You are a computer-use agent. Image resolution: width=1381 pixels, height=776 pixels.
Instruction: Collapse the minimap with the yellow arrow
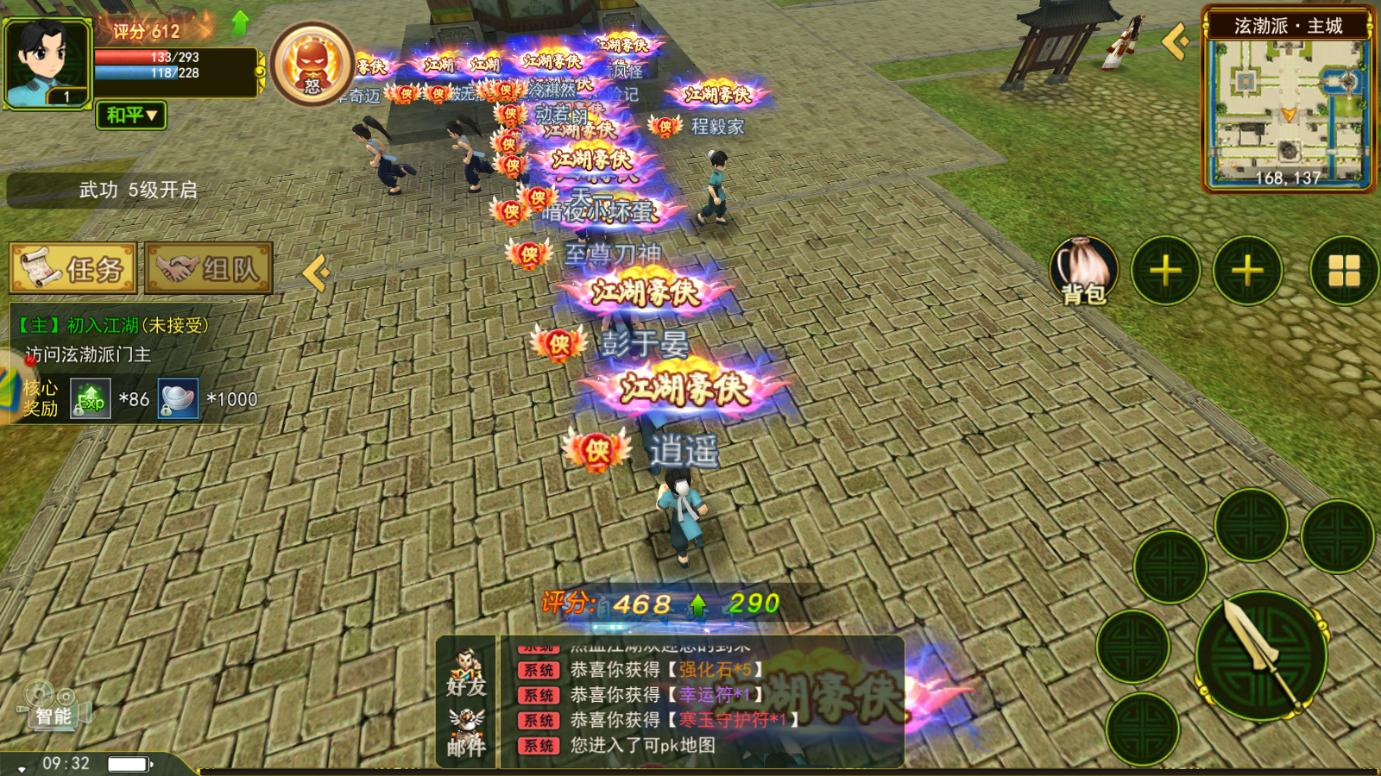[x=1176, y=41]
